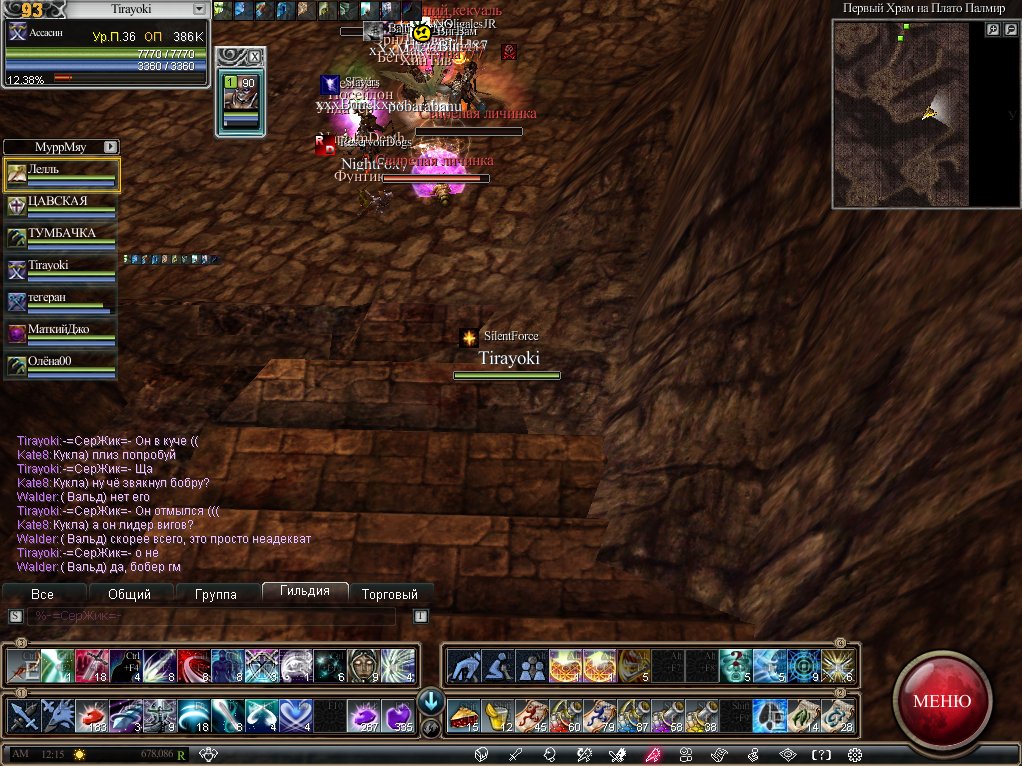Viewport: 1022px width, 766px height.
Task: Choose party member Олёна00
Action: pyautogui.click(x=62, y=365)
